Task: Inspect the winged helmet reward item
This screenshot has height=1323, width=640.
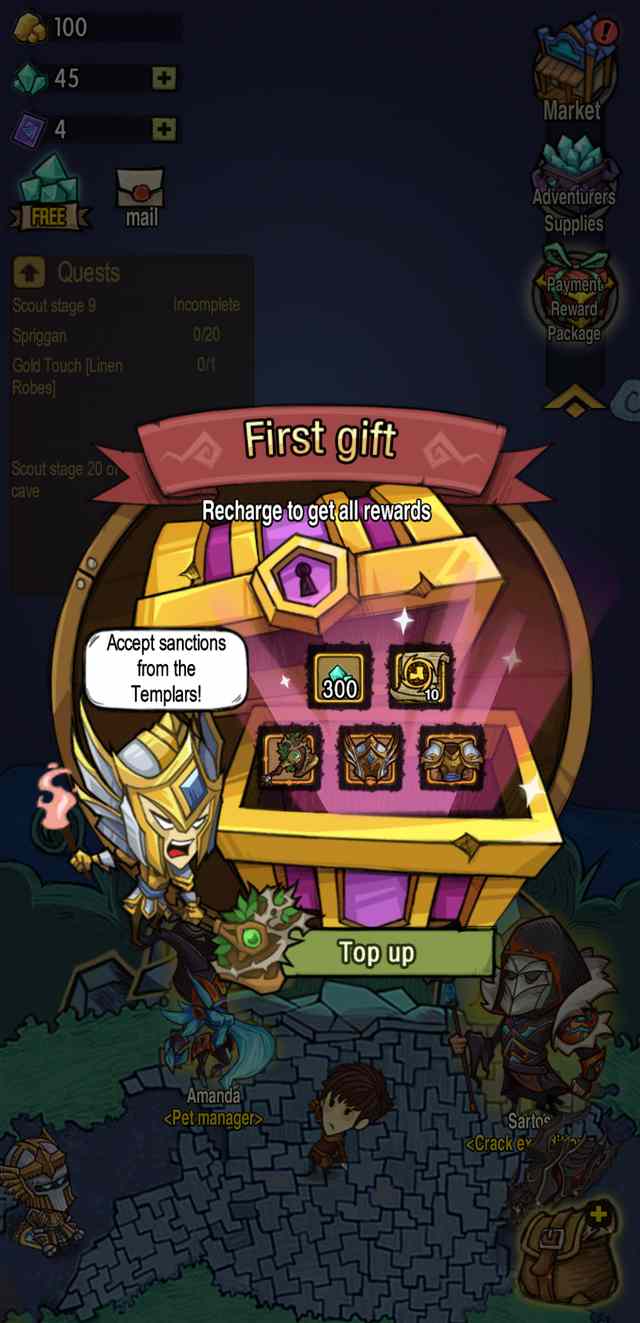Action: [371, 757]
